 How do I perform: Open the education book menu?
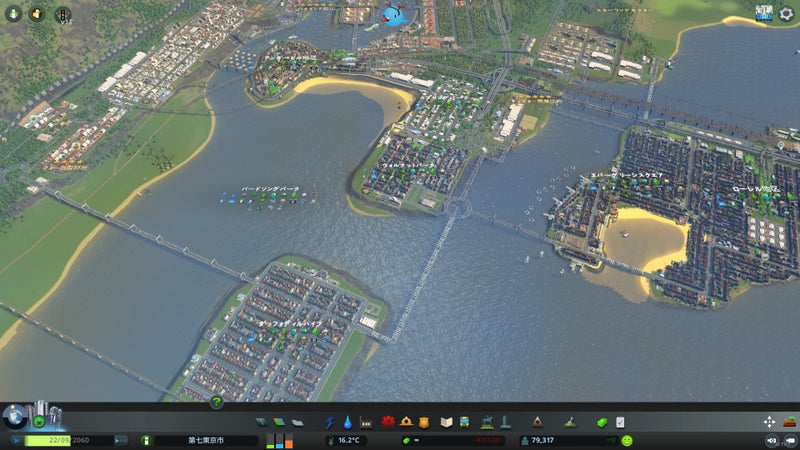[448, 422]
